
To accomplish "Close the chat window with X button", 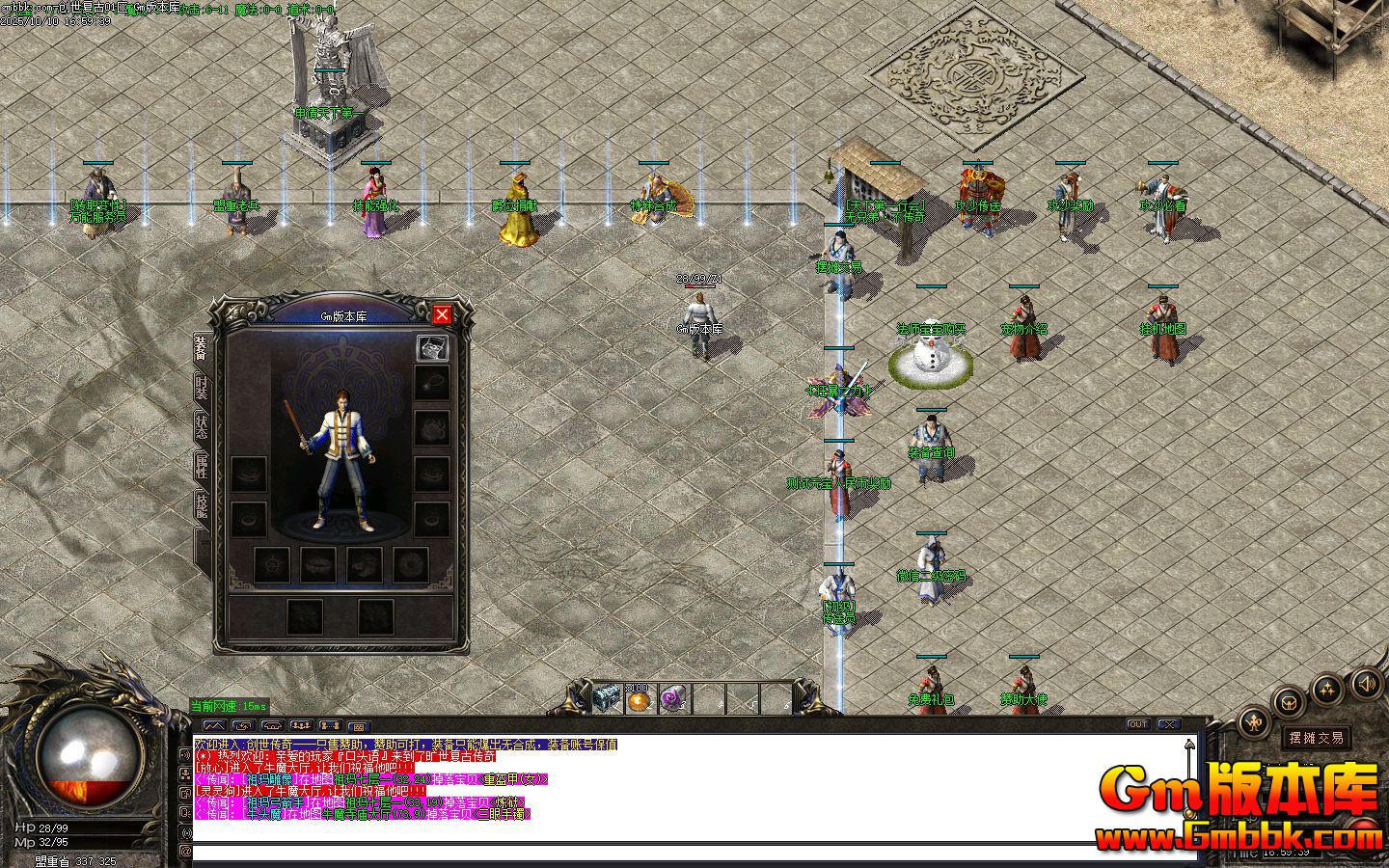I will pyautogui.click(x=1168, y=724).
